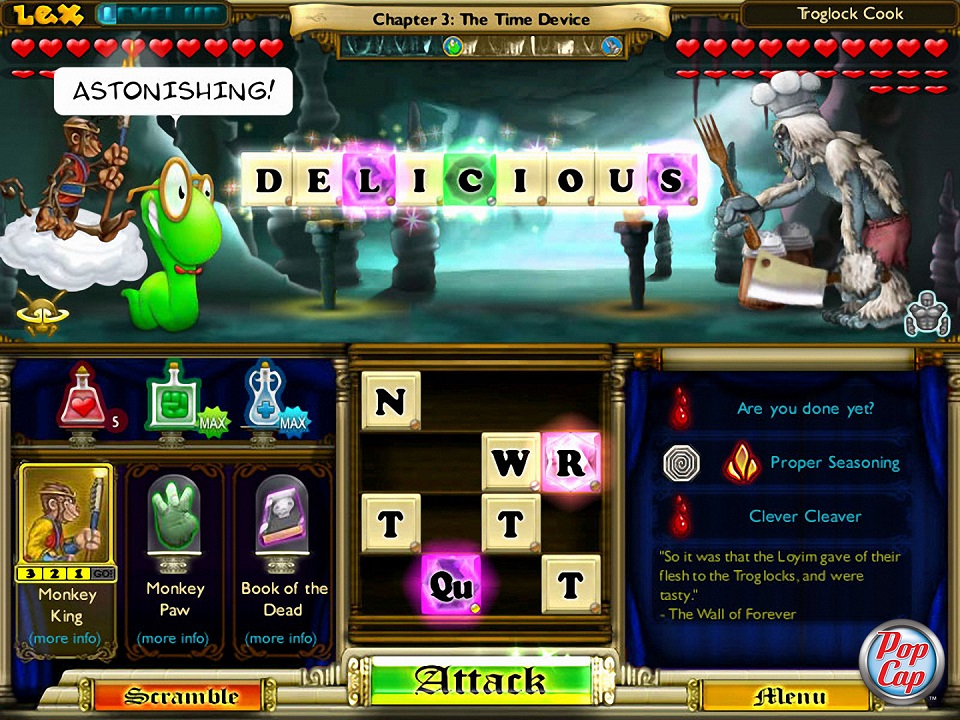This screenshot has width=960, height=720.
Task: Show more info for Monkey Paw
Action: coord(174,638)
